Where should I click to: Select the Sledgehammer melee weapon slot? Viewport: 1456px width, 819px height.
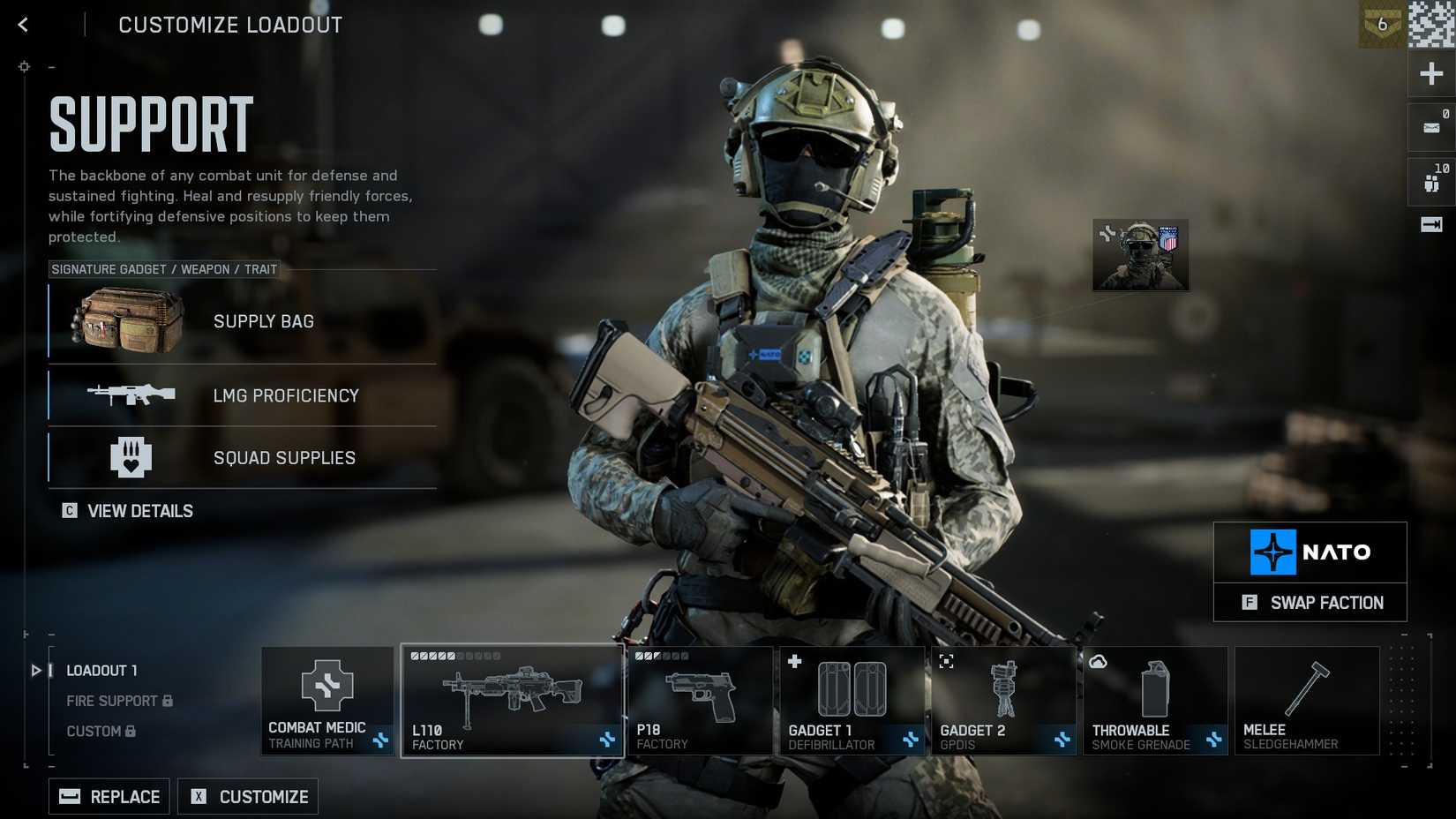[x=1307, y=700]
